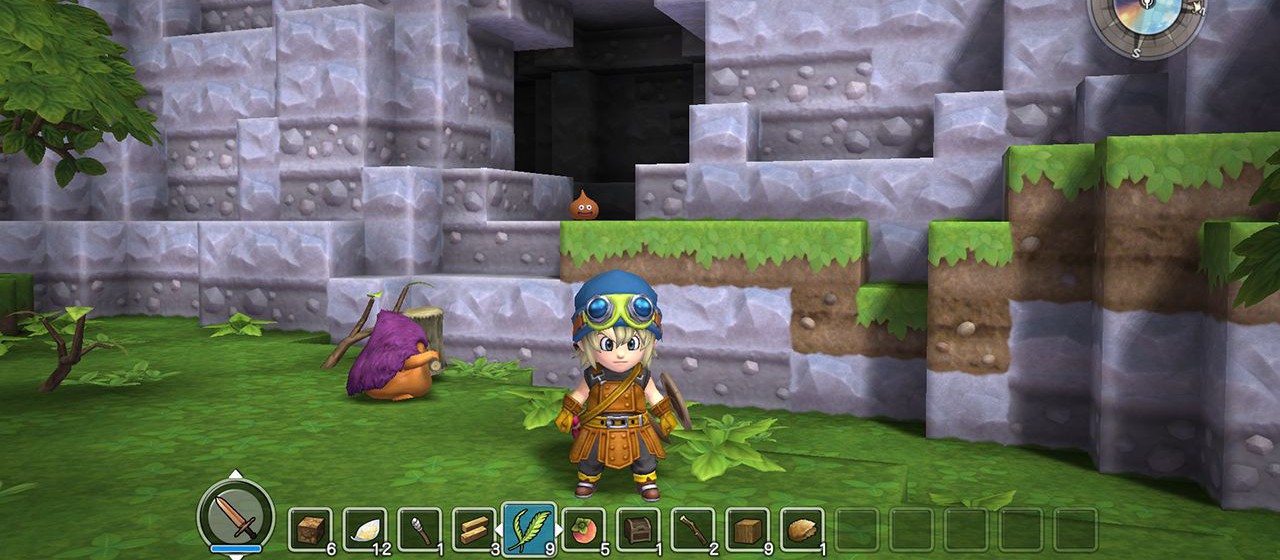
Task: Select the wood block hotbar slot
Action: [747, 529]
